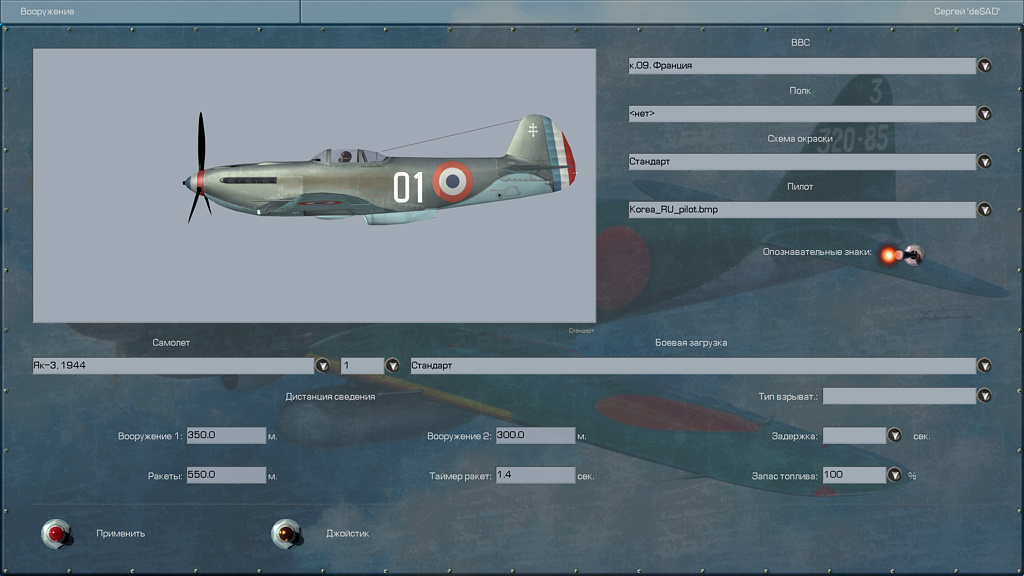Open the aircraft number dropdown showing 1

click(392, 366)
